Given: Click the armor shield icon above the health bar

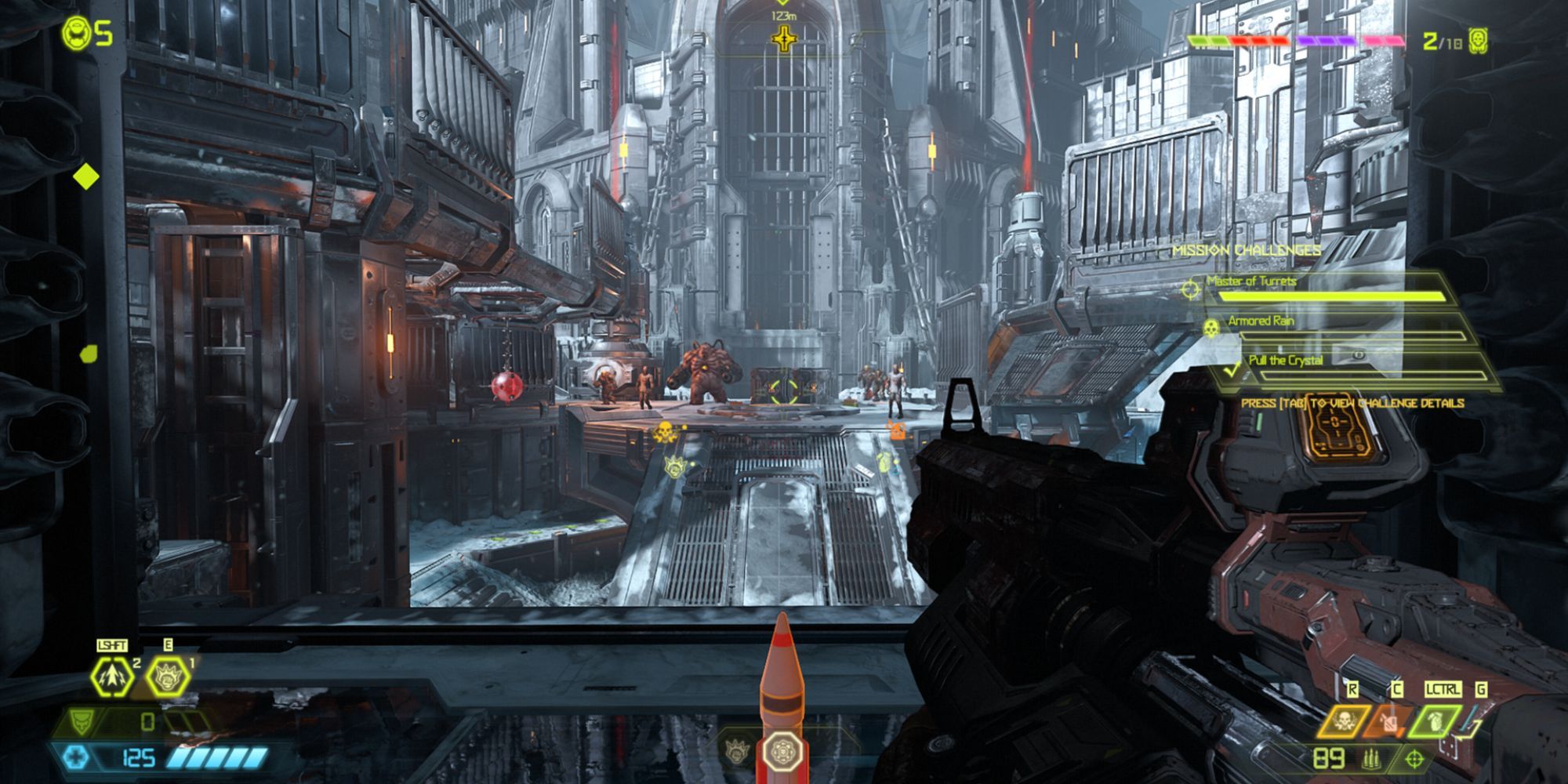Looking at the screenshot, I should (x=82, y=721).
